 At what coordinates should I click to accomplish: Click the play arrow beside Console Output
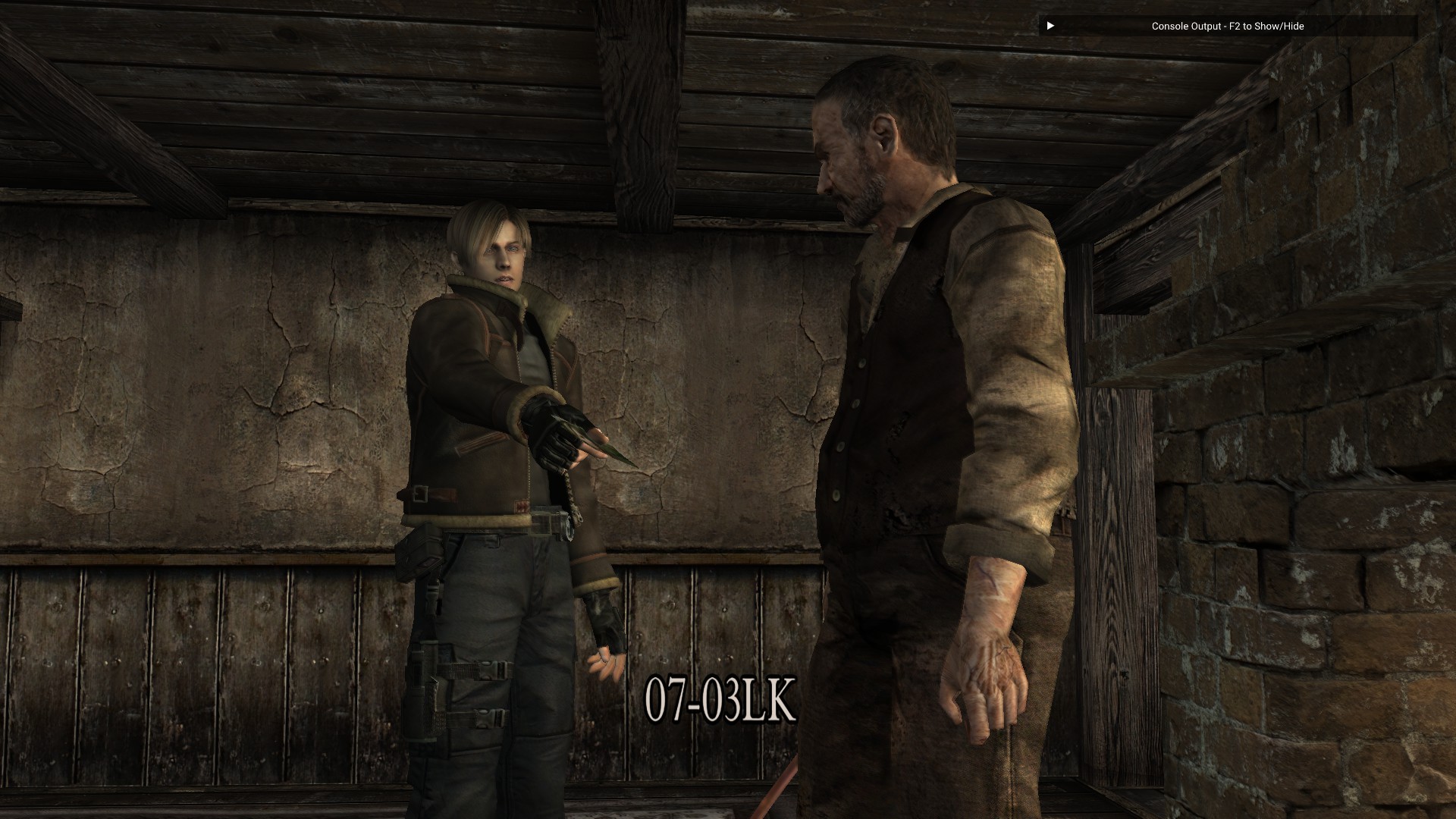click(1050, 26)
